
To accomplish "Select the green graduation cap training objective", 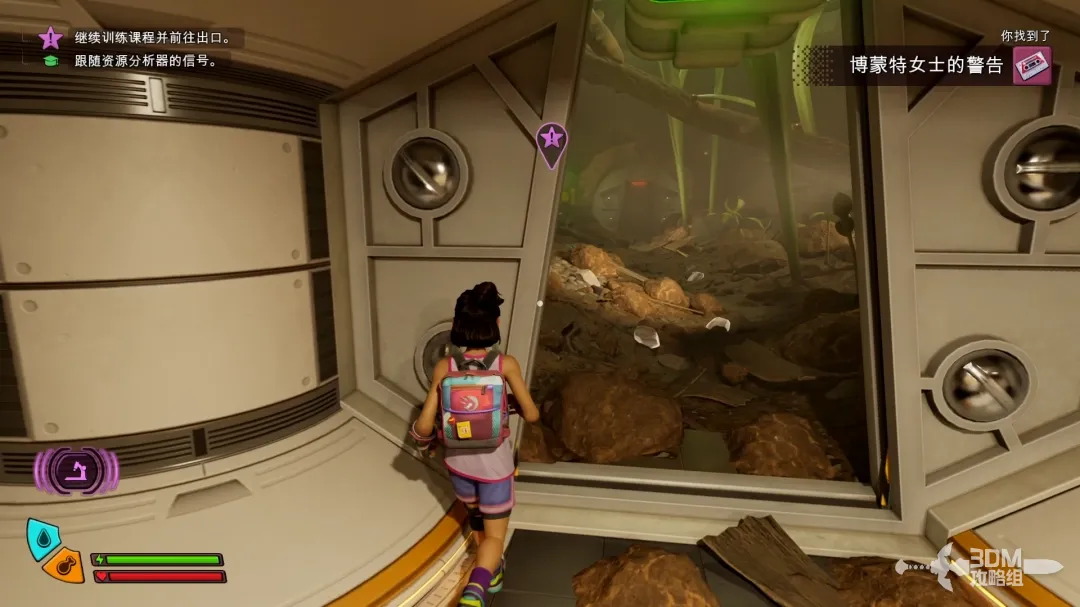I will [x=50, y=60].
